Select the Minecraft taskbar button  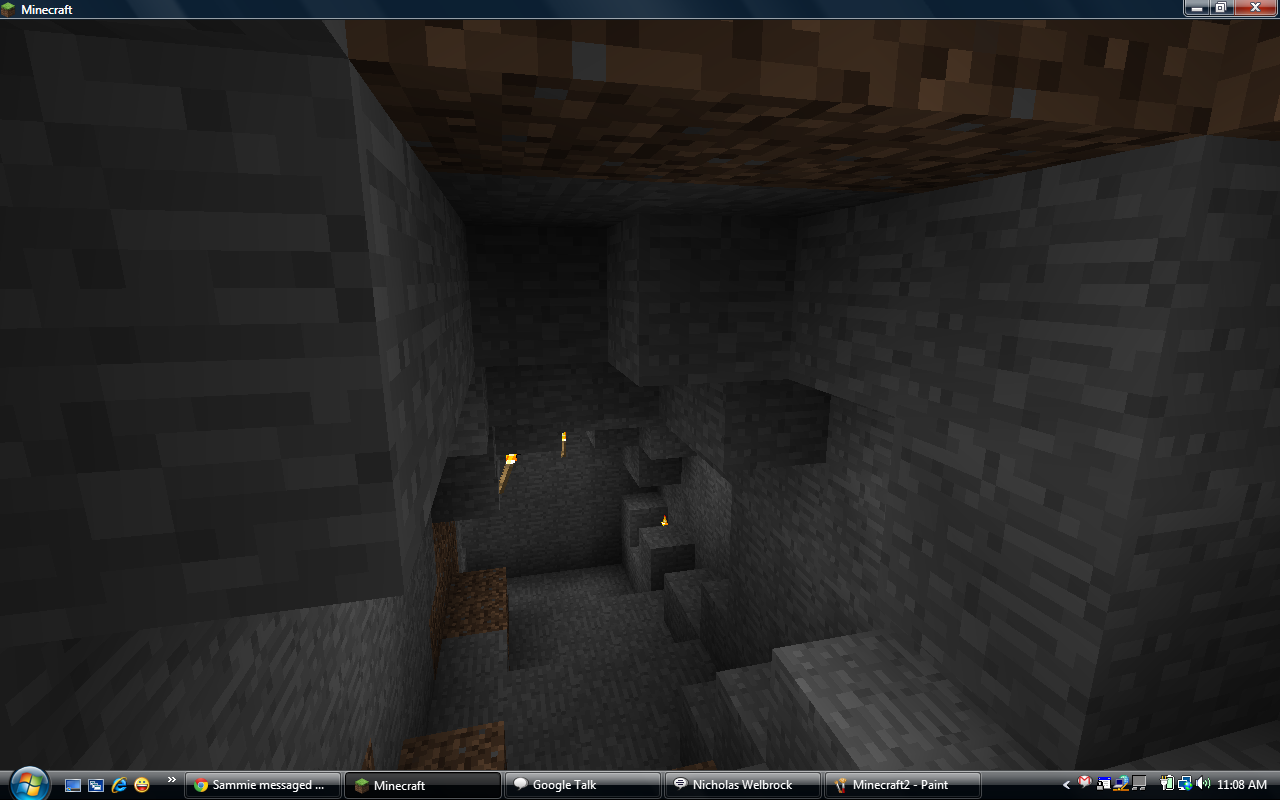pyautogui.click(x=422, y=784)
